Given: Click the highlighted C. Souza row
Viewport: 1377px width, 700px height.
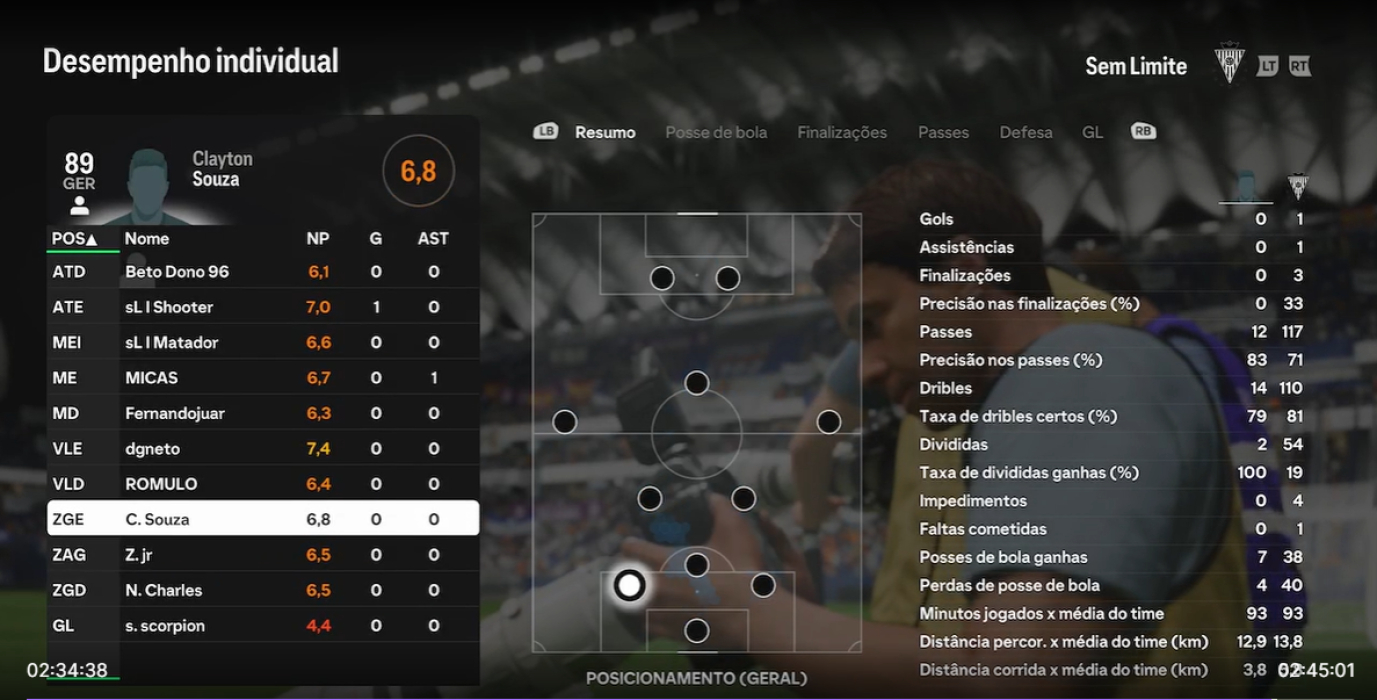Looking at the screenshot, I should (x=263, y=519).
